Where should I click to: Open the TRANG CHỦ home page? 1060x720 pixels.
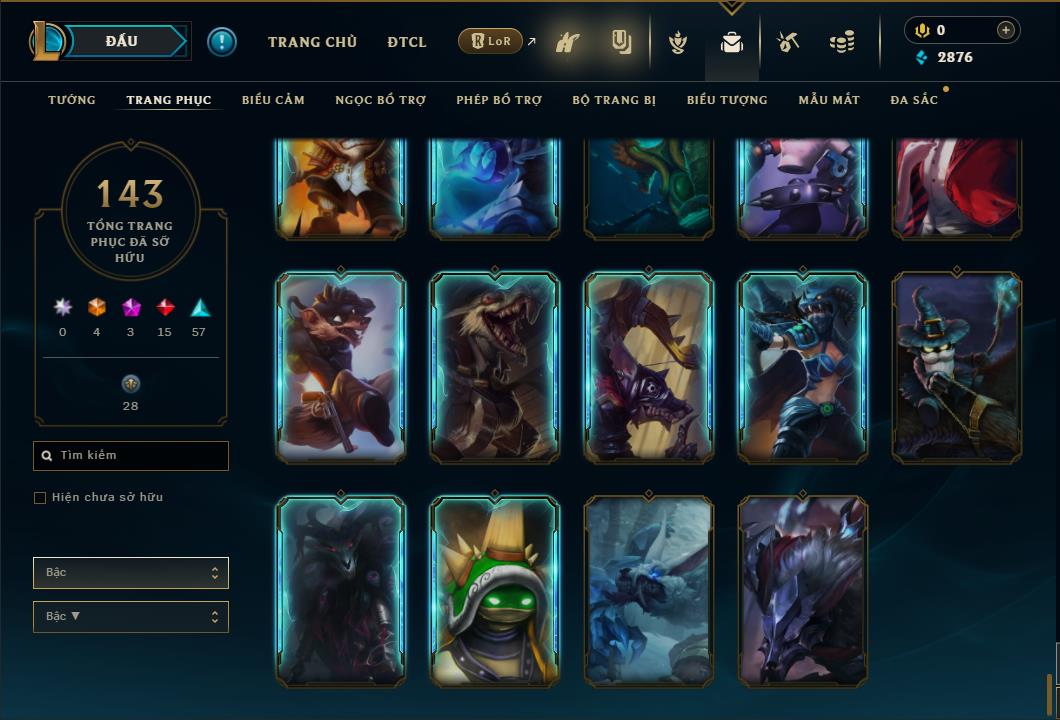(312, 42)
